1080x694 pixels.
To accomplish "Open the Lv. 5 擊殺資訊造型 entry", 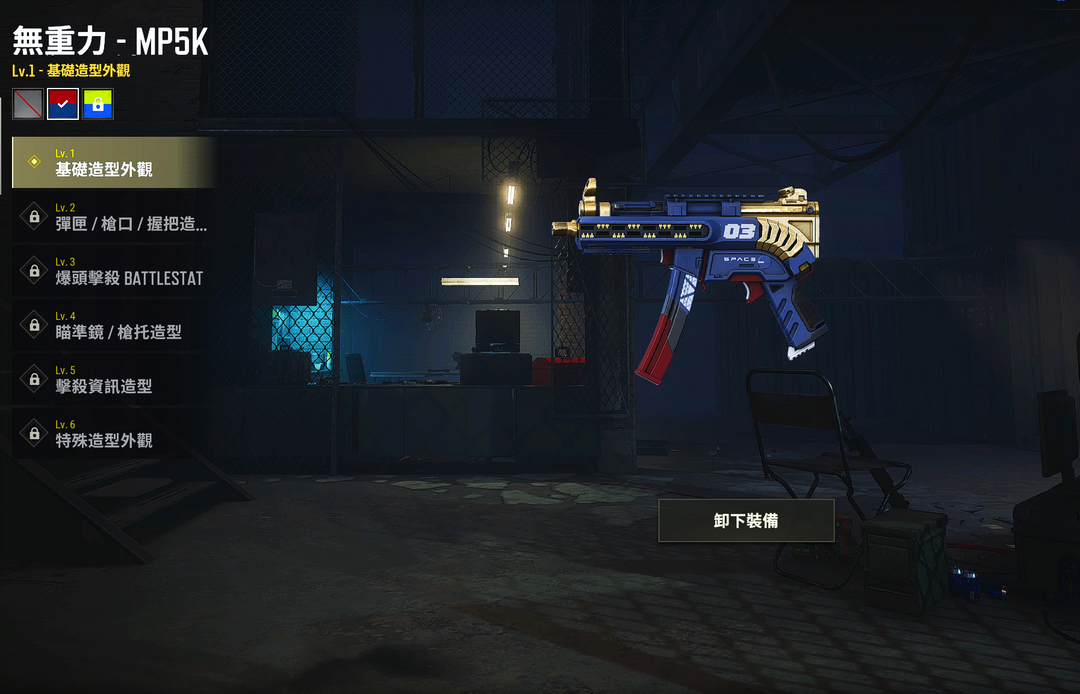I will [x=112, y=378].
